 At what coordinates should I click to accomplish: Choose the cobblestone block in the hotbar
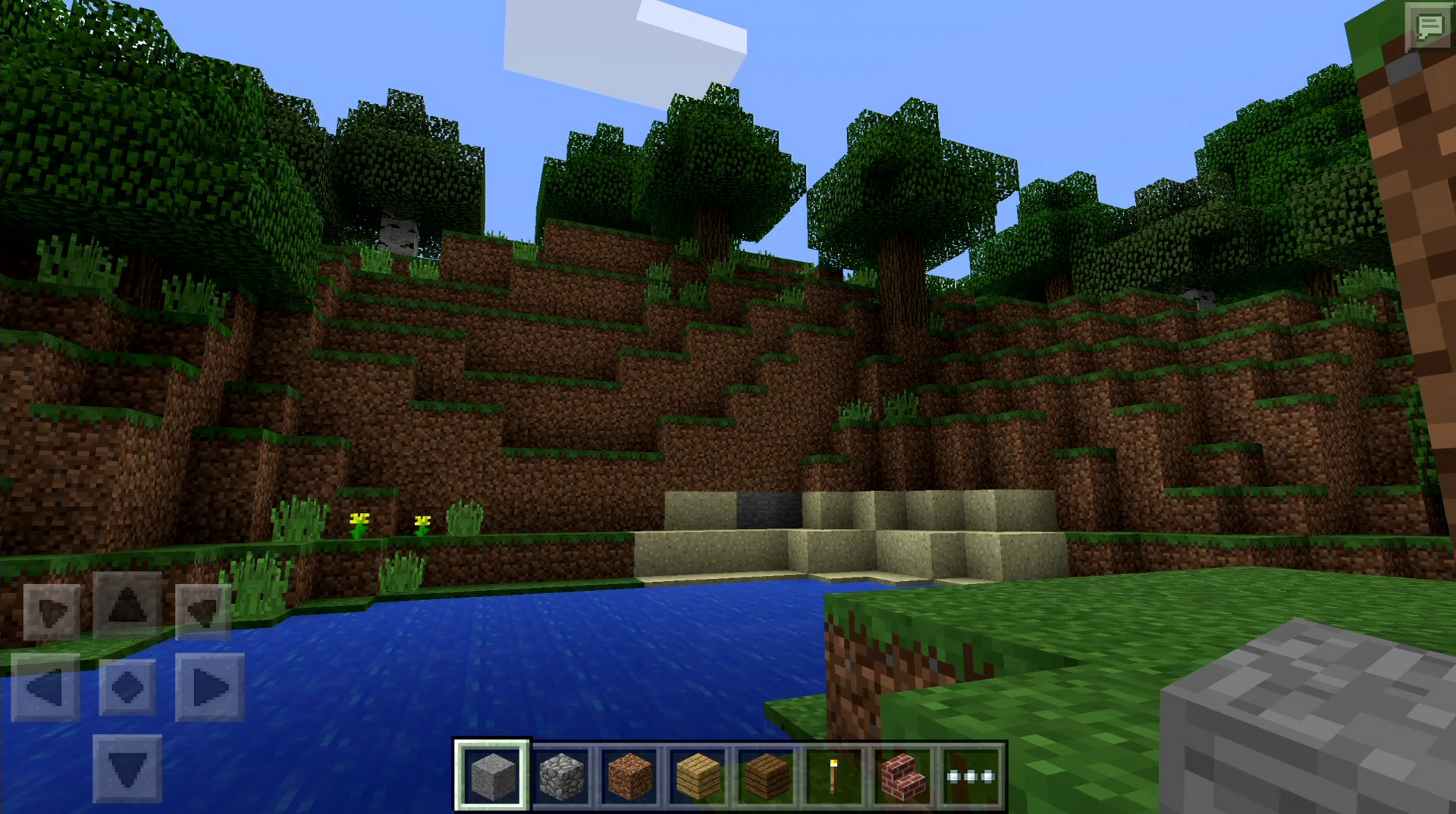pyautogui.click(x=561, y=776)
